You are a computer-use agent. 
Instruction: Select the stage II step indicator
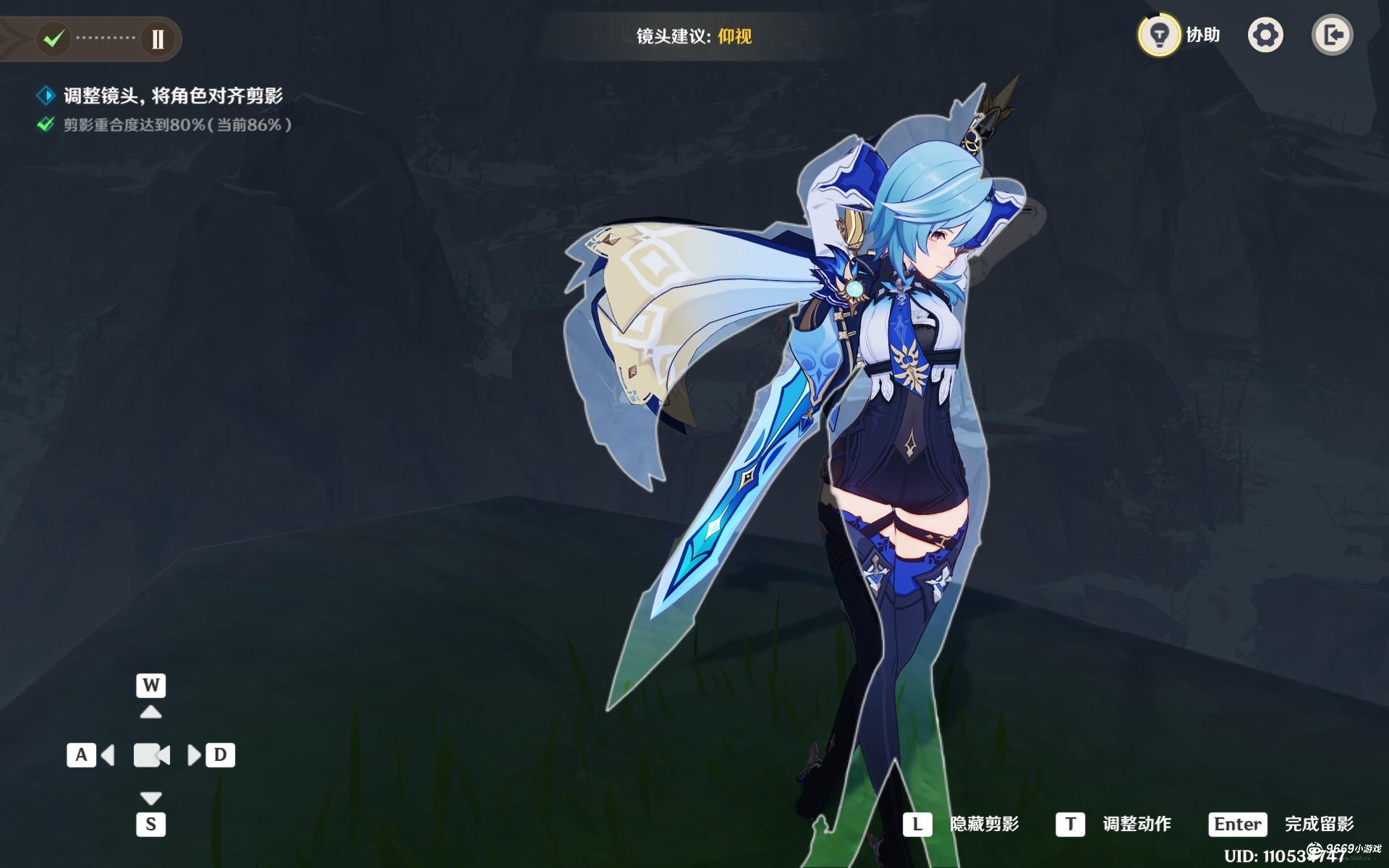point(158,39)
